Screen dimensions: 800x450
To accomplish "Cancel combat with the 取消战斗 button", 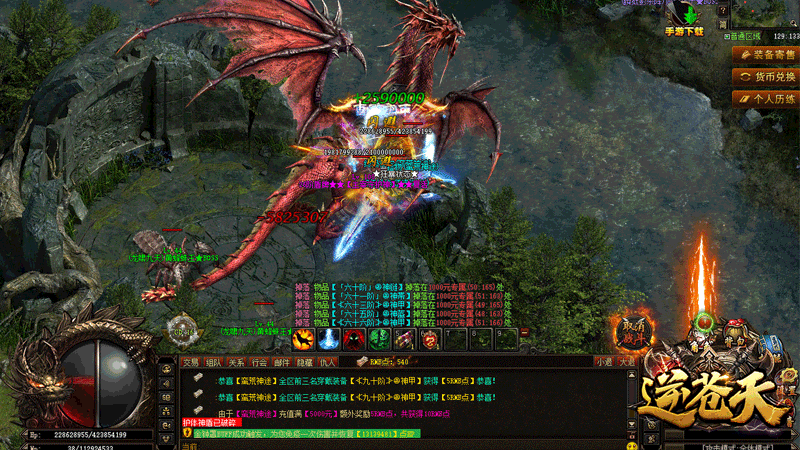I will (632, 331).
